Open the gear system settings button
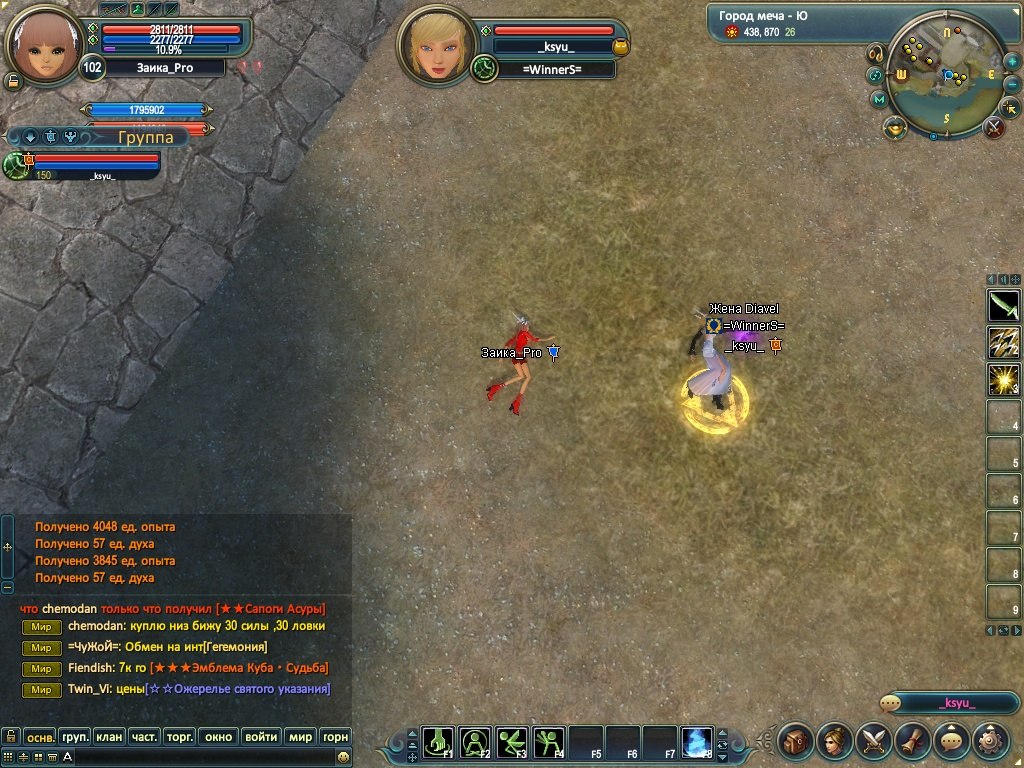 [990, 741]
